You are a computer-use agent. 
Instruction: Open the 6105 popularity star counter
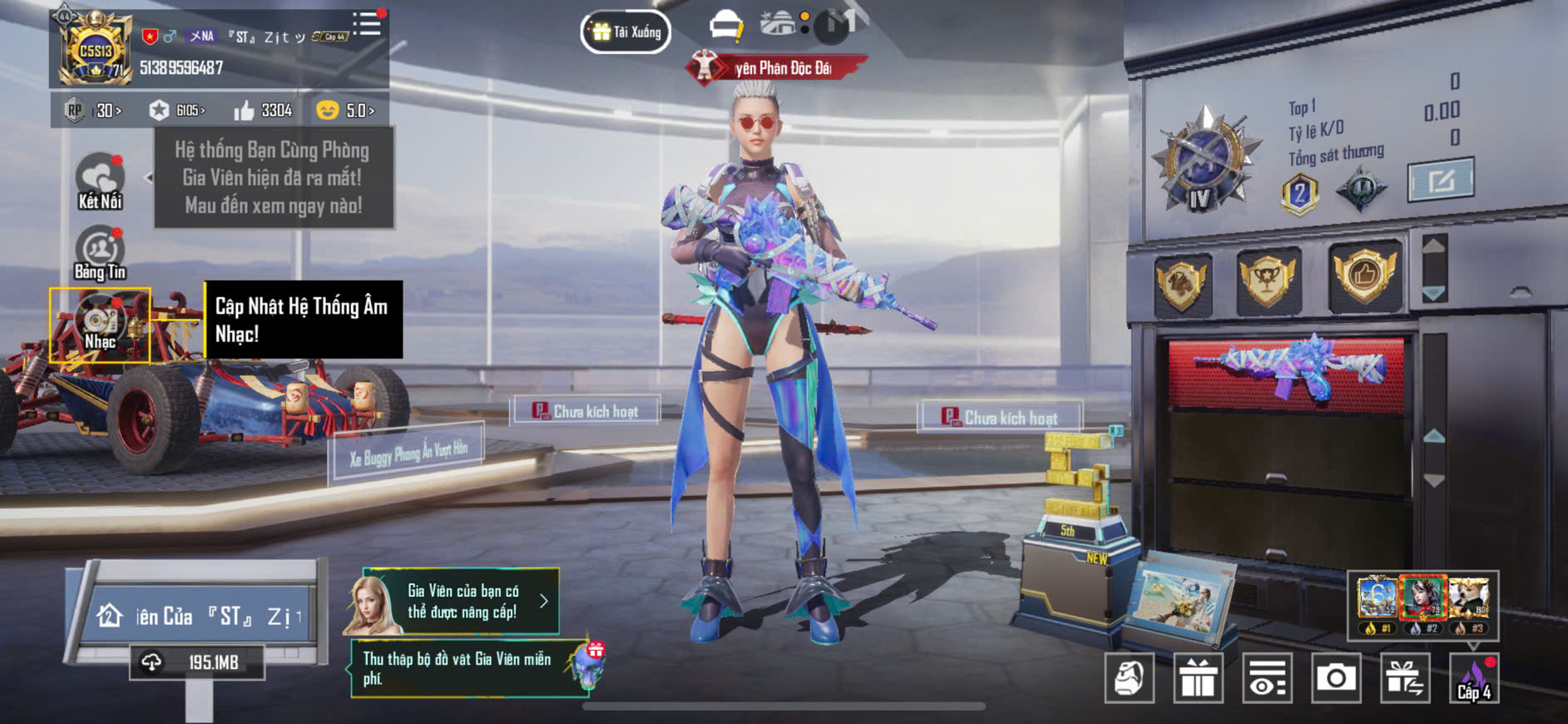tap(177, 110)
